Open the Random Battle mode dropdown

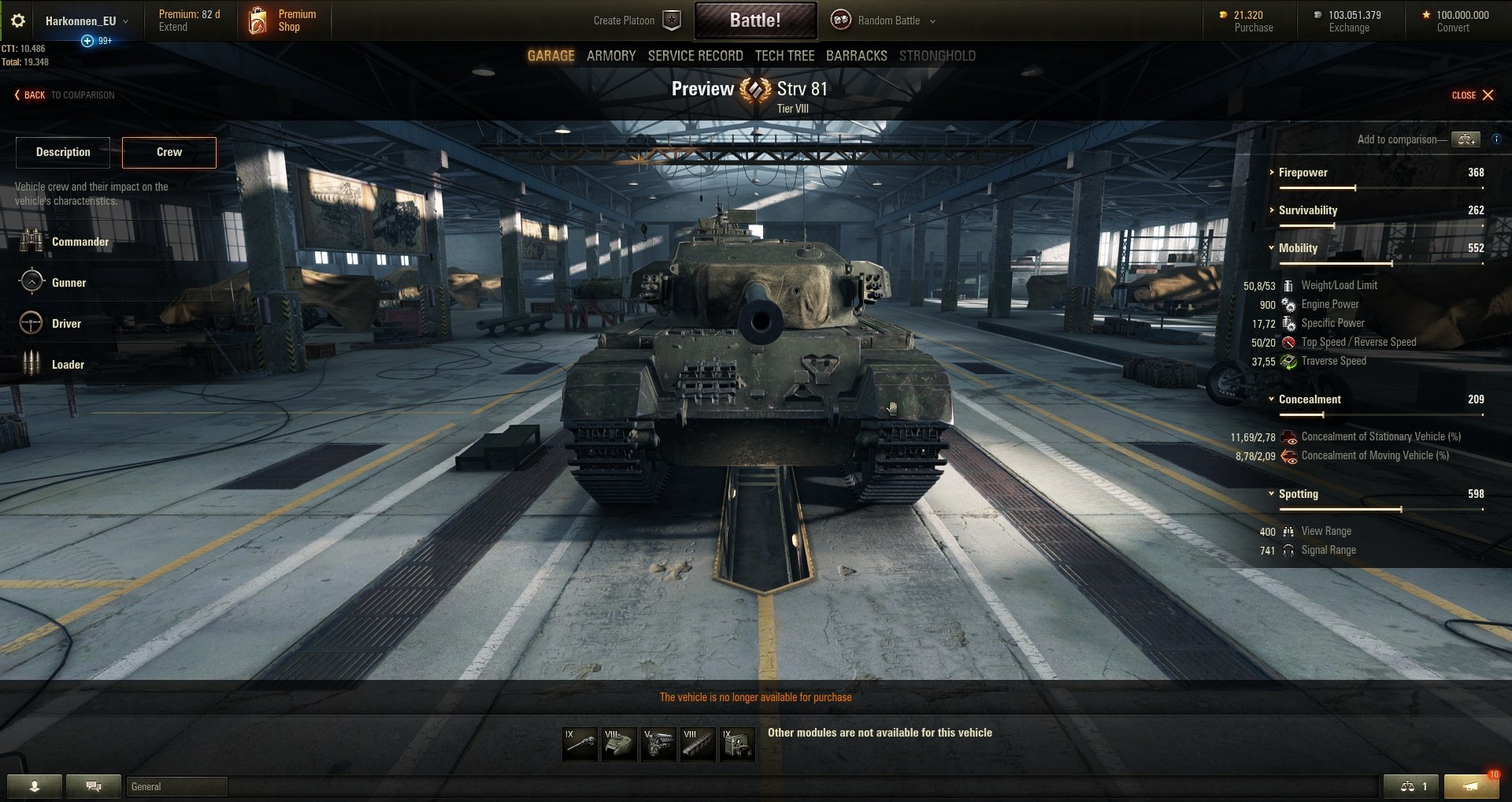click(888, 20)
